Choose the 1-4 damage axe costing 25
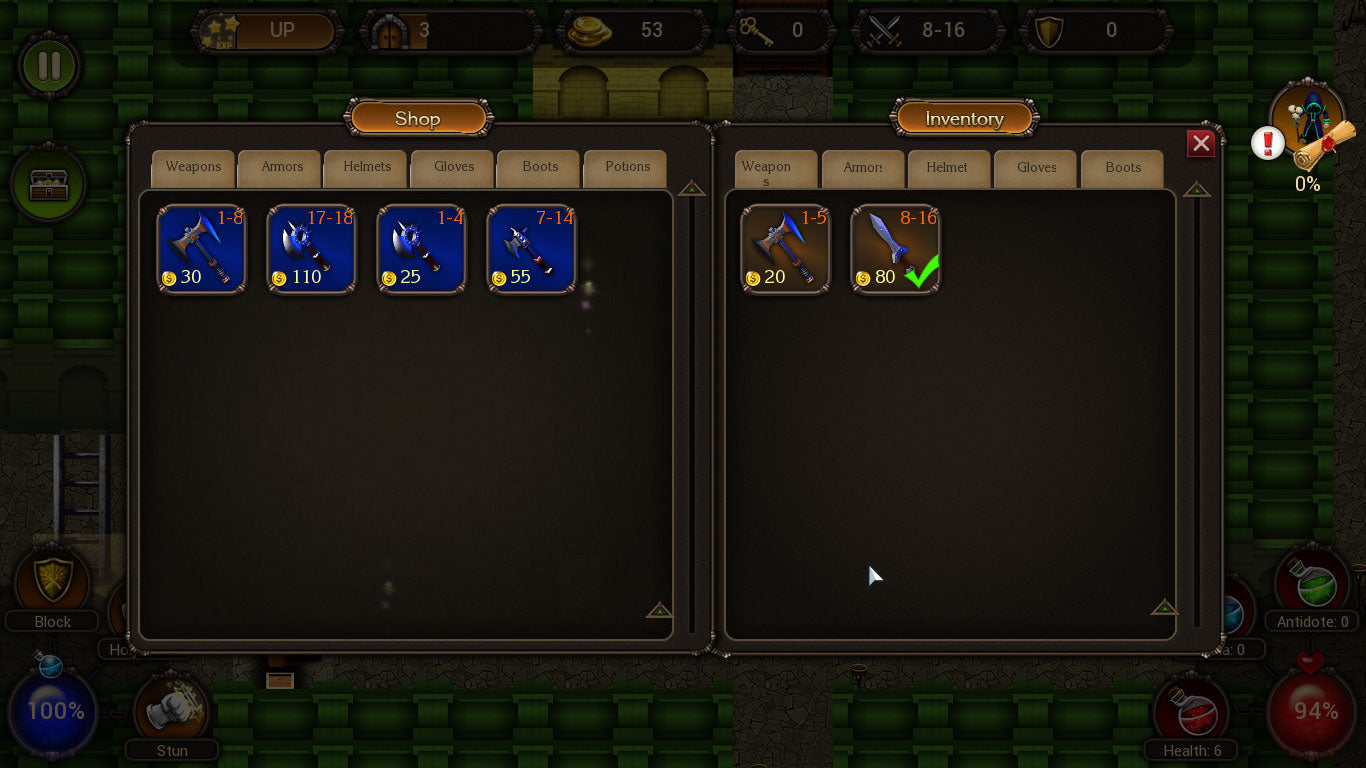Image resolution: width=1366 pixels, height=768 pixels. (422, 250)
